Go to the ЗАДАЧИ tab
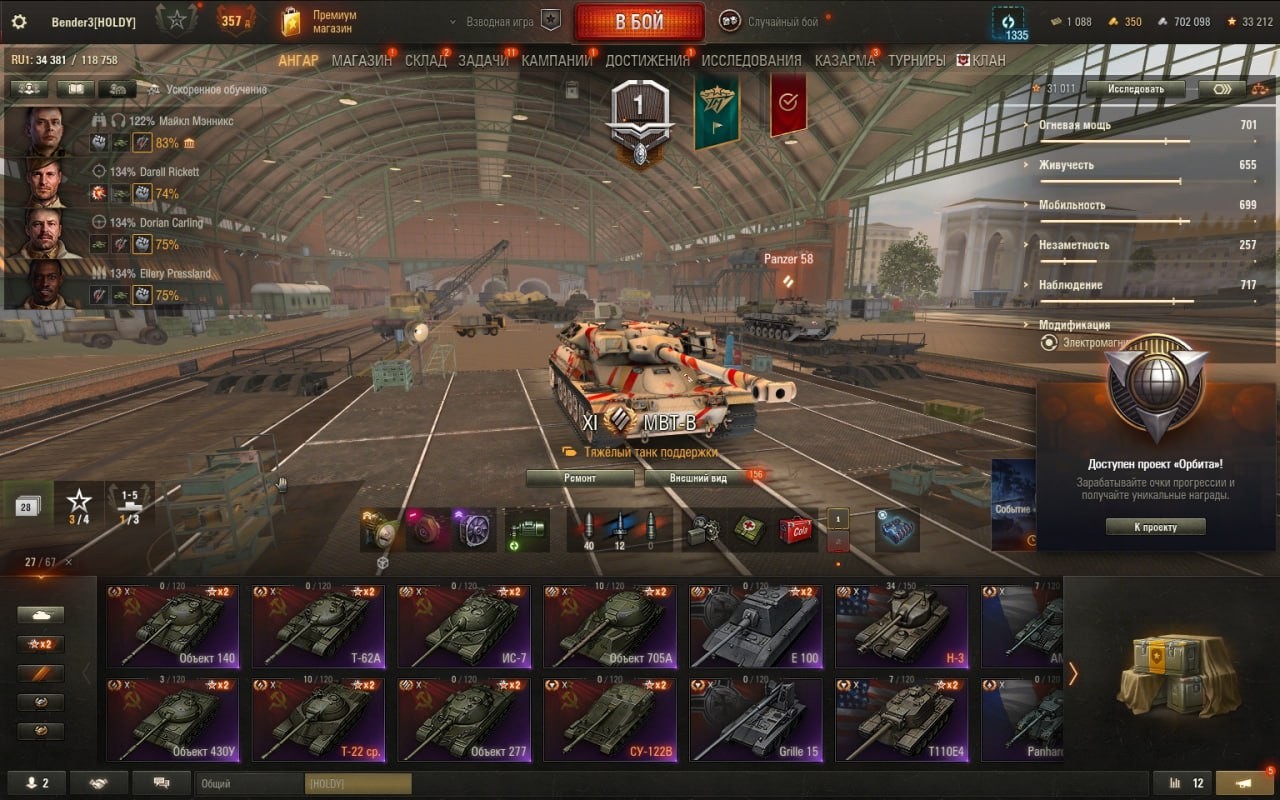The width and height of the screenshot is (1280, 800). (x=483, y=60)
